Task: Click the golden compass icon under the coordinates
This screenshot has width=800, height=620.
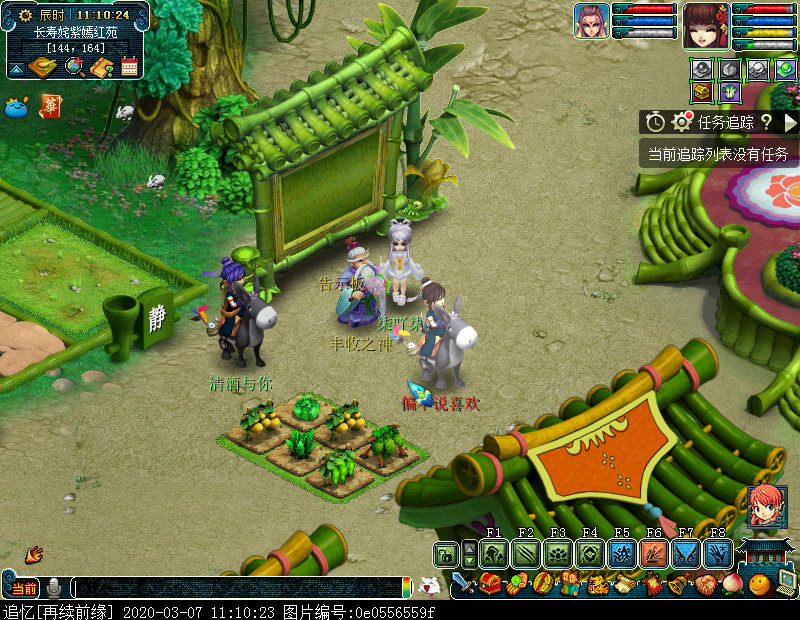Action: pyautogui.click(x=43, y=67)
